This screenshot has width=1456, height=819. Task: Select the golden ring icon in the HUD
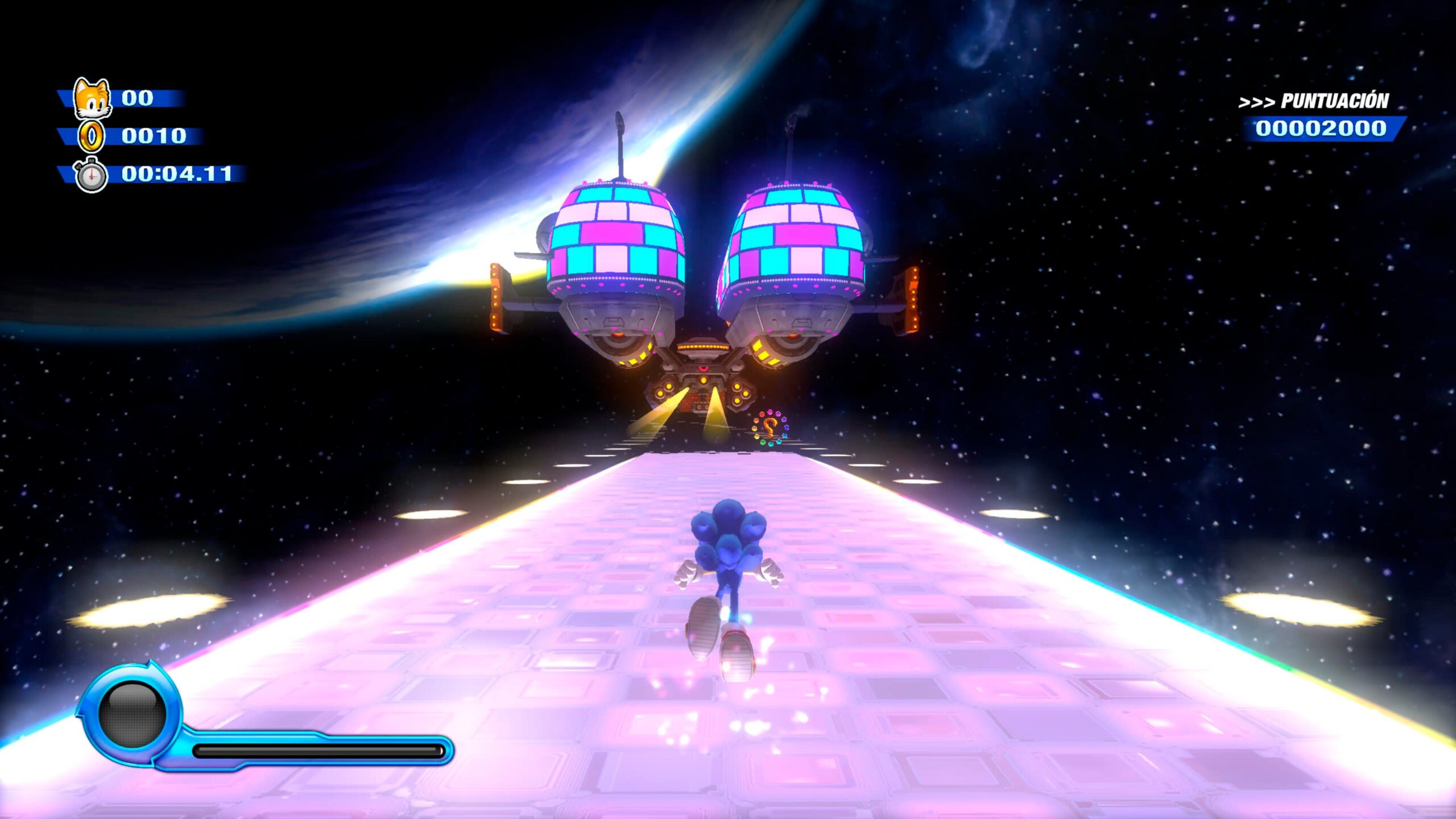pos(91,136)
